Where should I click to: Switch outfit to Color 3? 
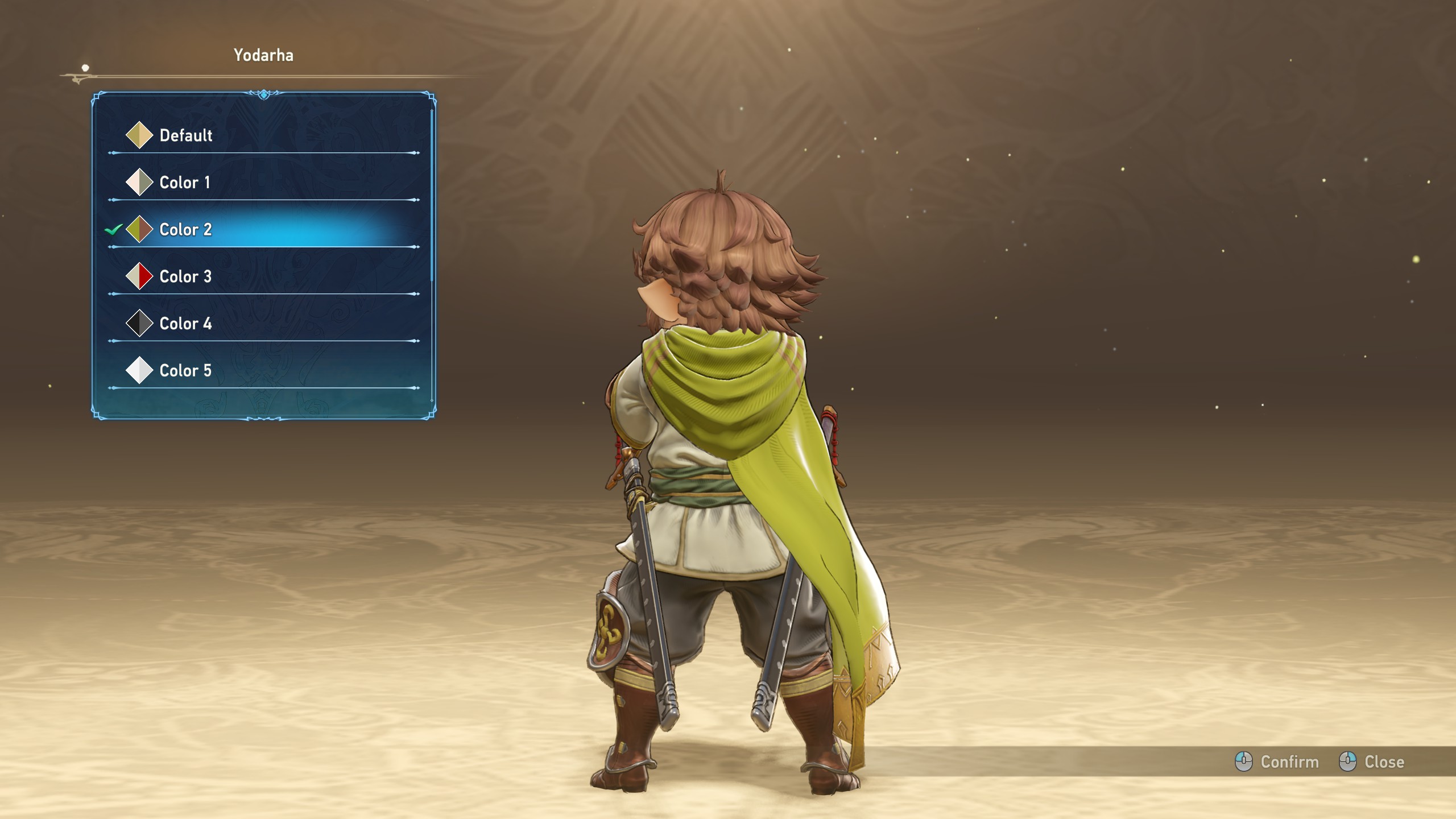pos(185,277)
